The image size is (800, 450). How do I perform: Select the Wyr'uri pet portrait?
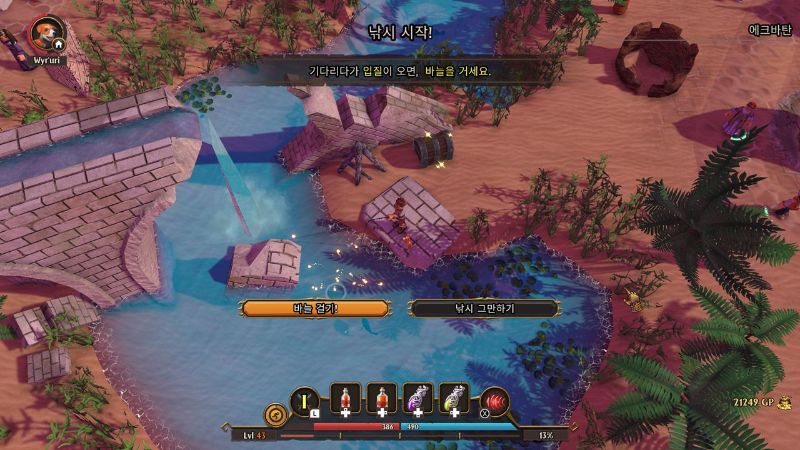click(44, 34)
